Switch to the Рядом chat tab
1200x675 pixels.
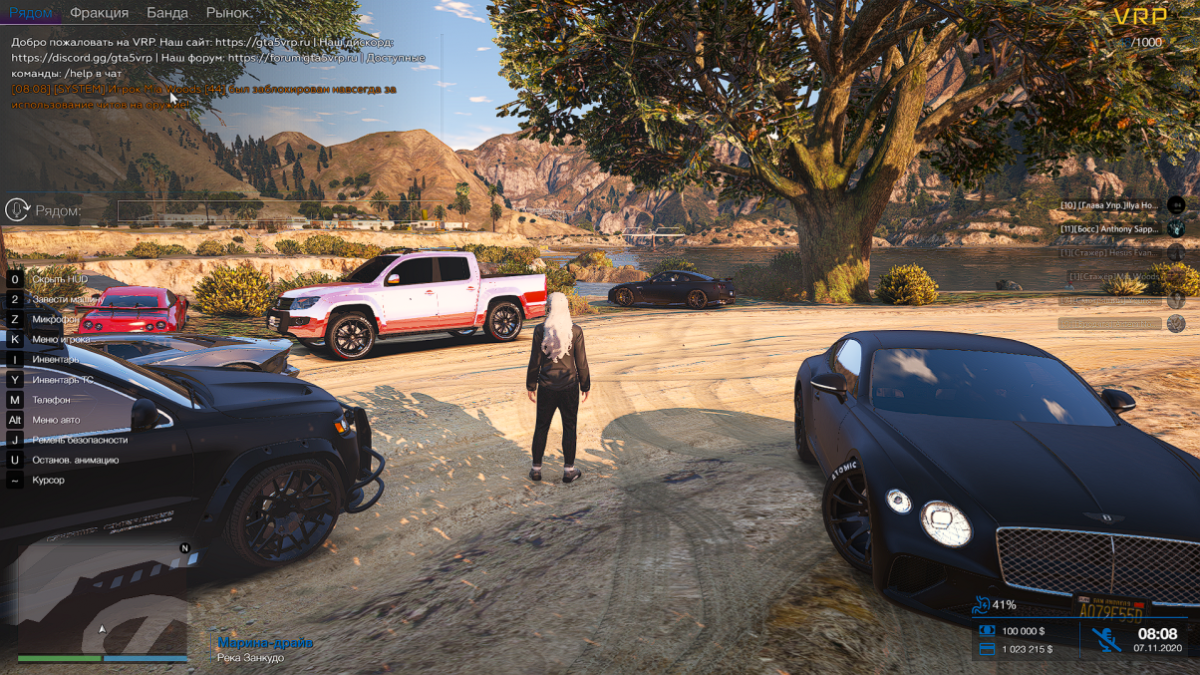31,13
